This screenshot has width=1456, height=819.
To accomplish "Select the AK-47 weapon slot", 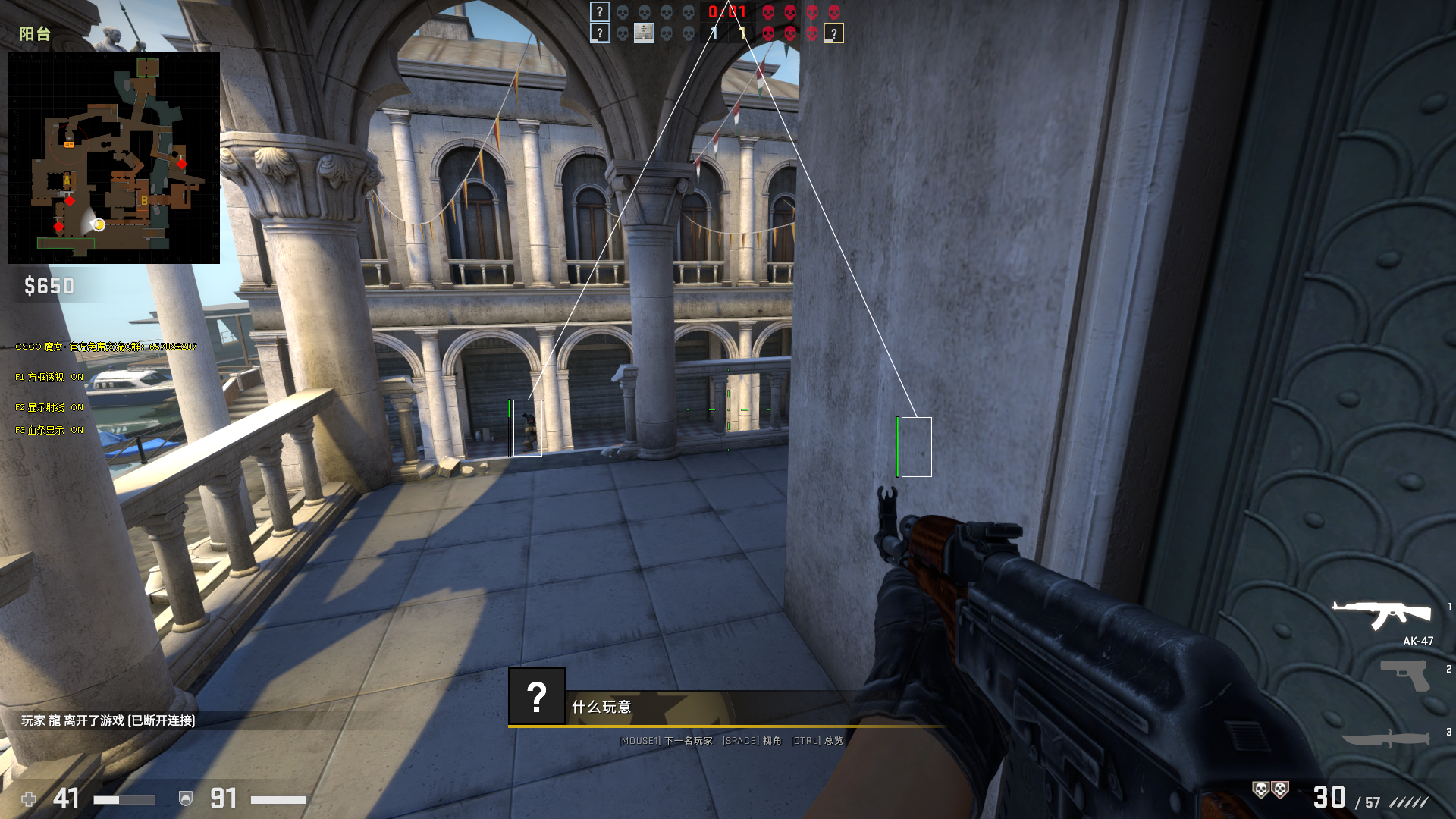I will tap(1382, 614).
